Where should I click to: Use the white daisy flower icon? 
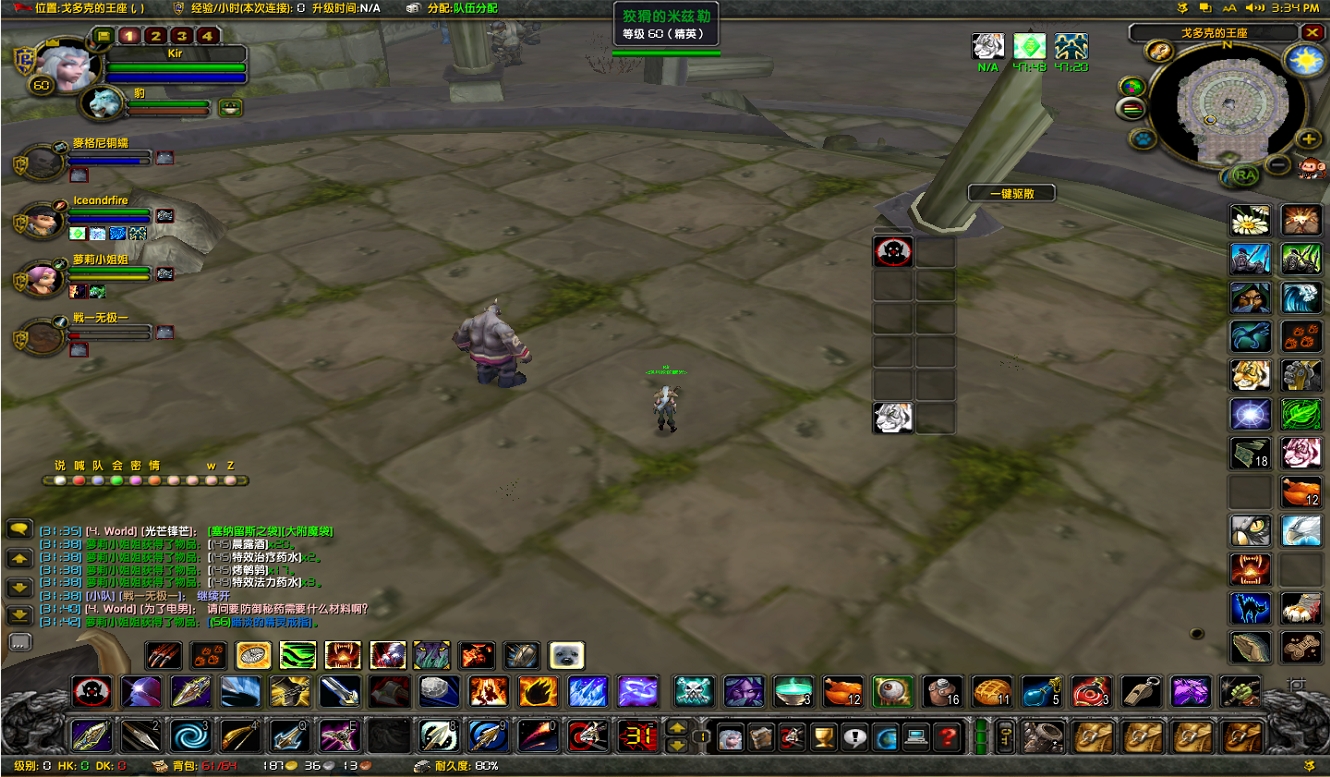coord(1250,220)
